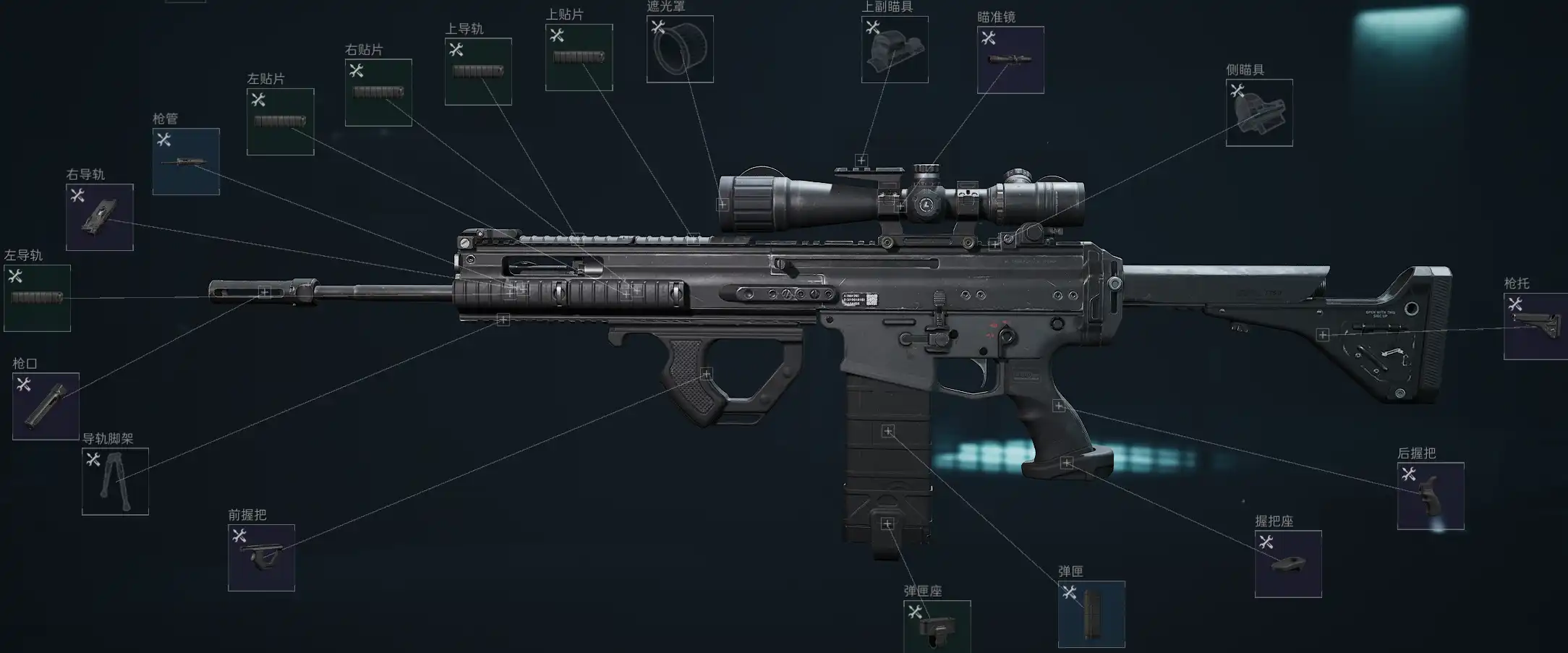The image size is (1568, 653).
Task: Select the 弹匣座 magazine well slot
Action: 937,627
